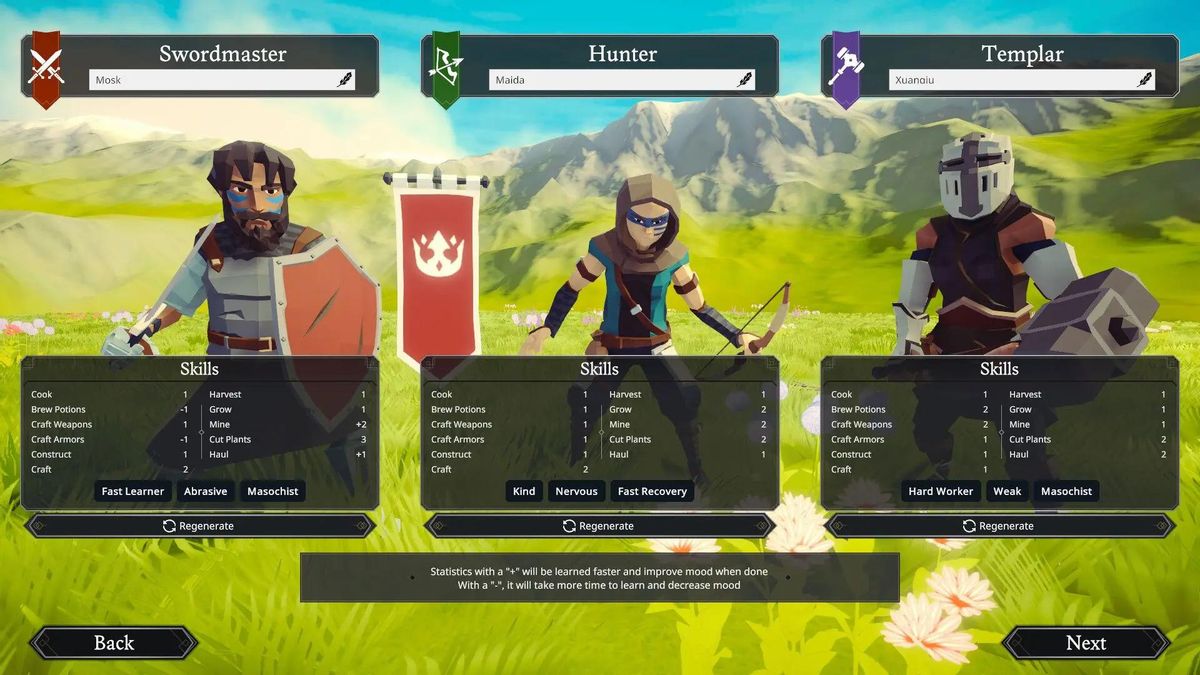Image resolution: width=1200 pixels, height=675 pixels.
Task: Edit the Swordmaster name field Mosk
Action: [x=210, y=80]
